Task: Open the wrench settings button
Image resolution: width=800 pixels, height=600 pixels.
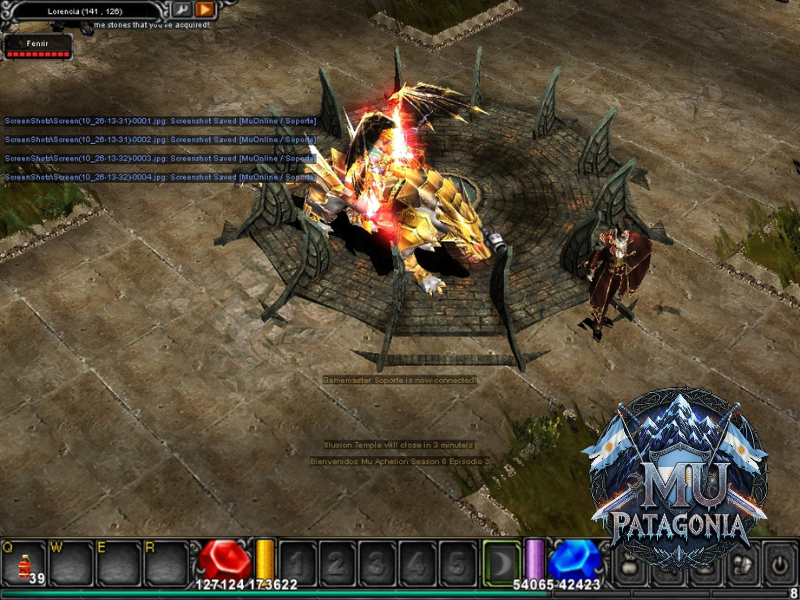Action: tap(182, 9)
